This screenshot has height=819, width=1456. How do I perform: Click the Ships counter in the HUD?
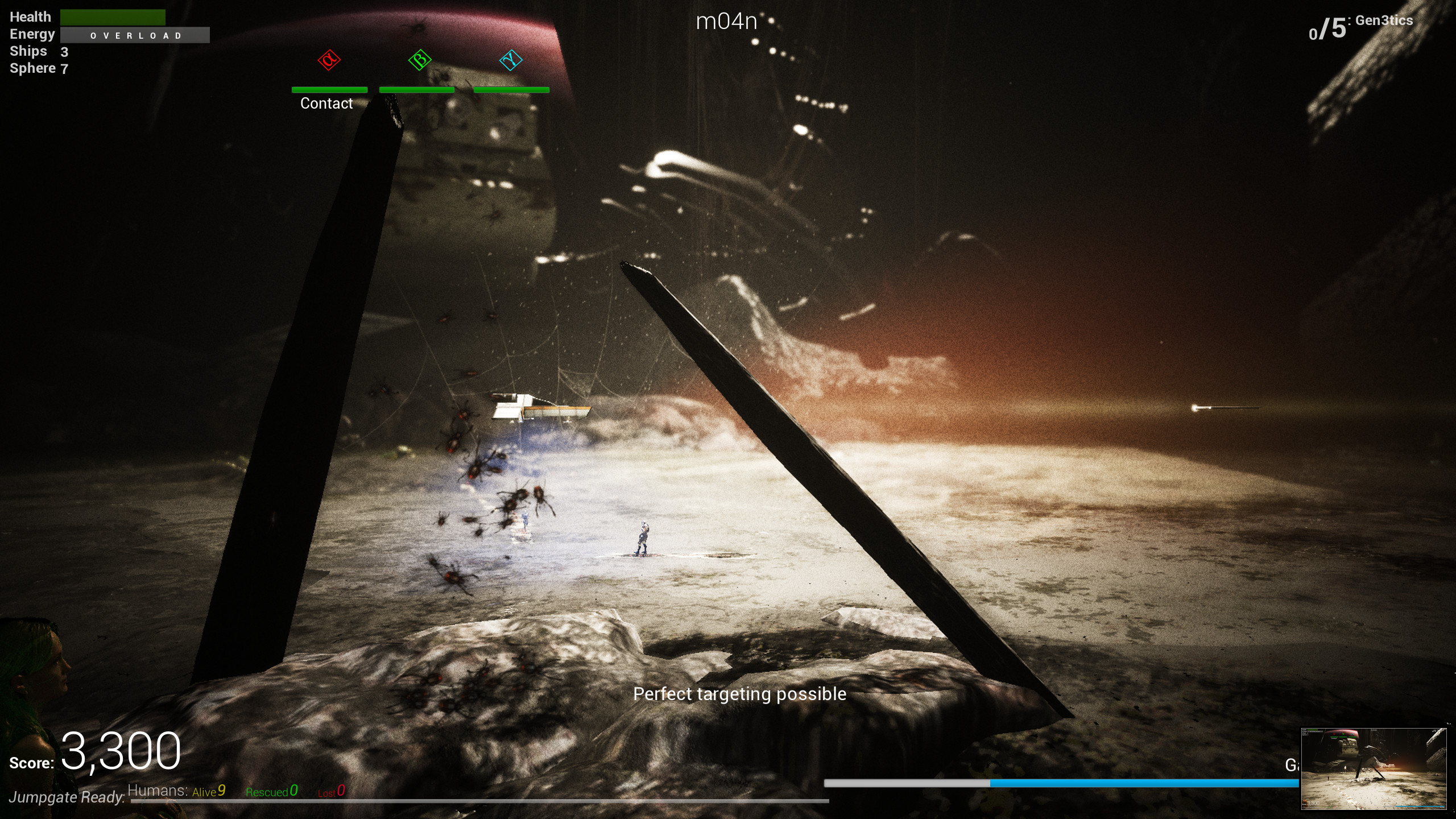pos(38,51)
